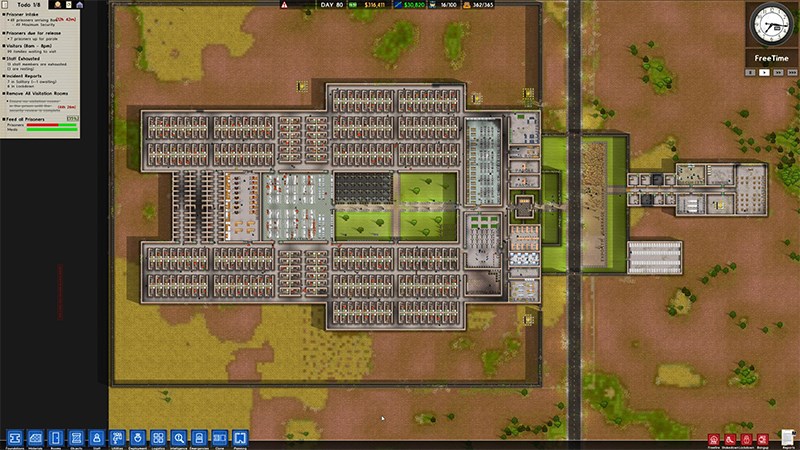Click the red warning triangle alert
800x450 pixels.
tap(284, 5)
